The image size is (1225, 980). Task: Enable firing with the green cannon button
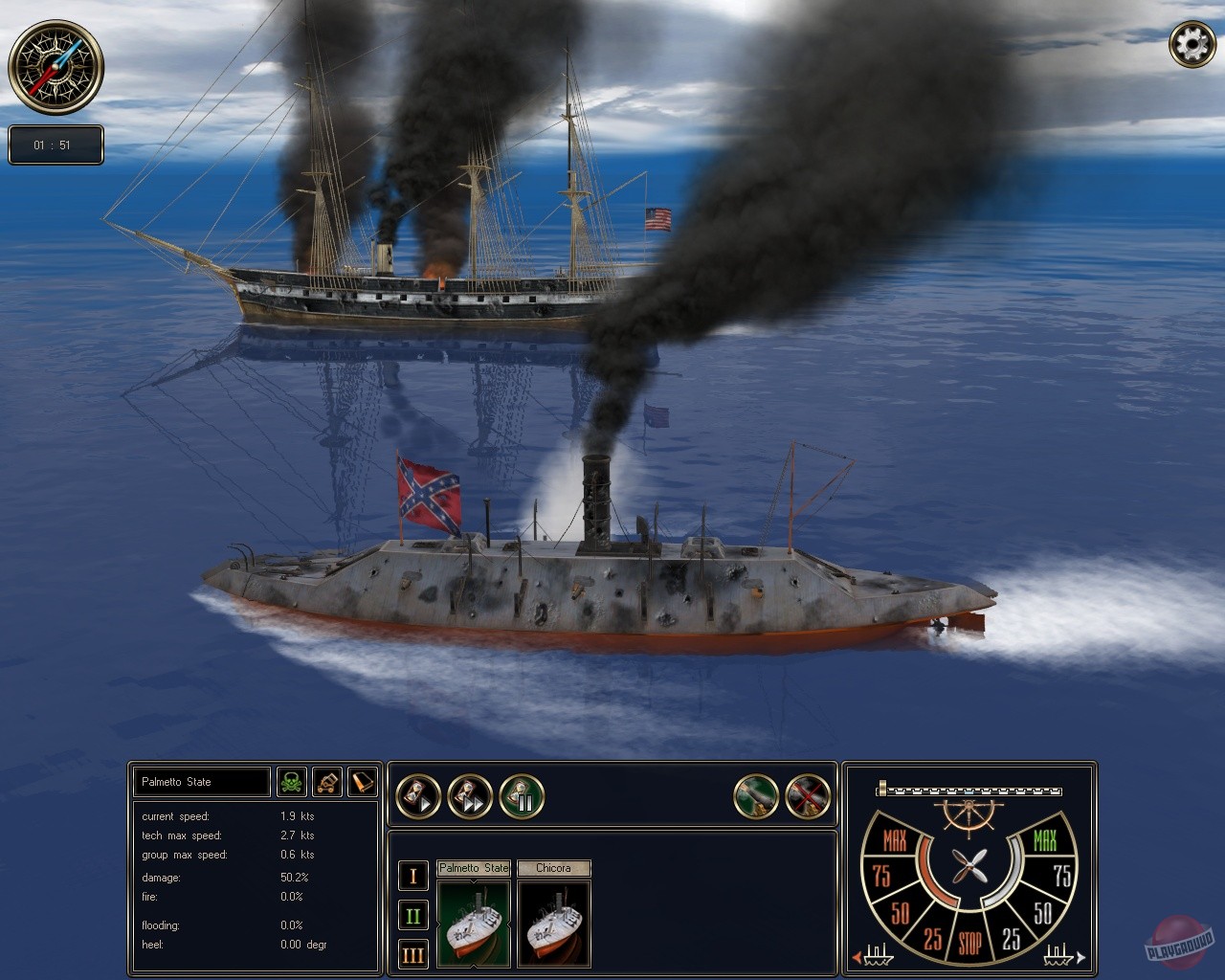756,796
